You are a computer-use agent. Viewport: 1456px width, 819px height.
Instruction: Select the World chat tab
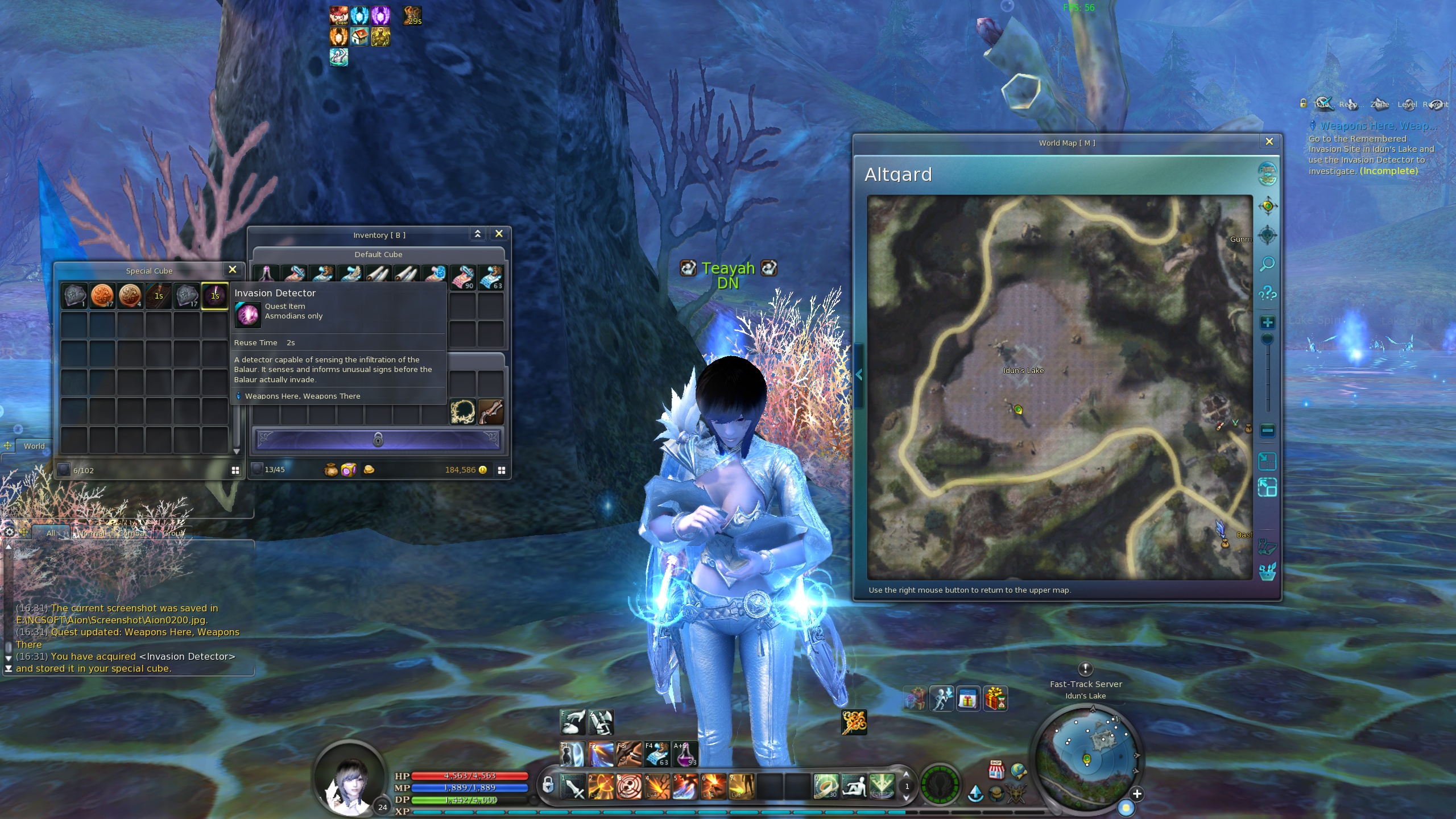pos(34,446)
